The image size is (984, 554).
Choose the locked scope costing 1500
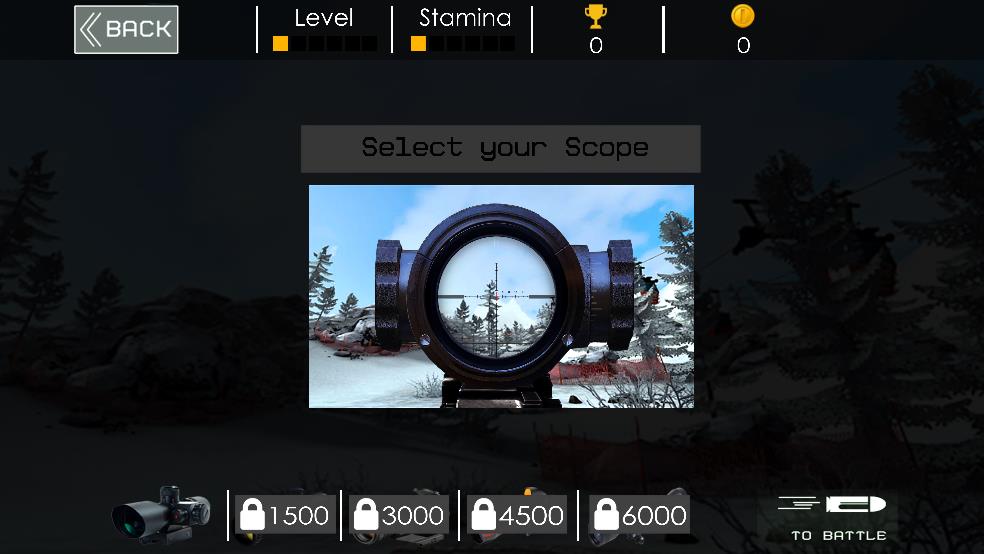(285, 515)
